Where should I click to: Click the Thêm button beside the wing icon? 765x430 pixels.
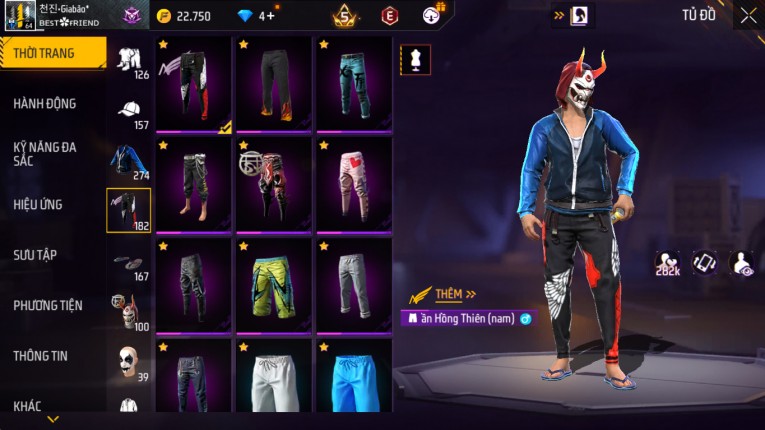tap(451, 294)
